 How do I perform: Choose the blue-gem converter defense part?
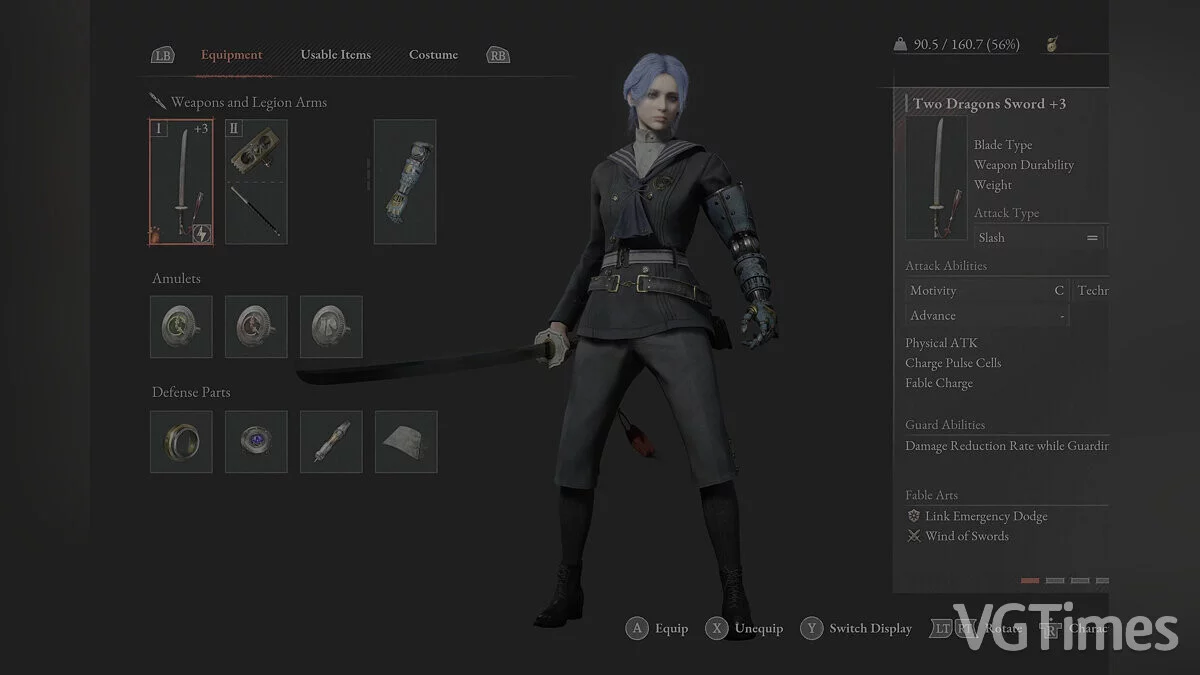(256, 441)
